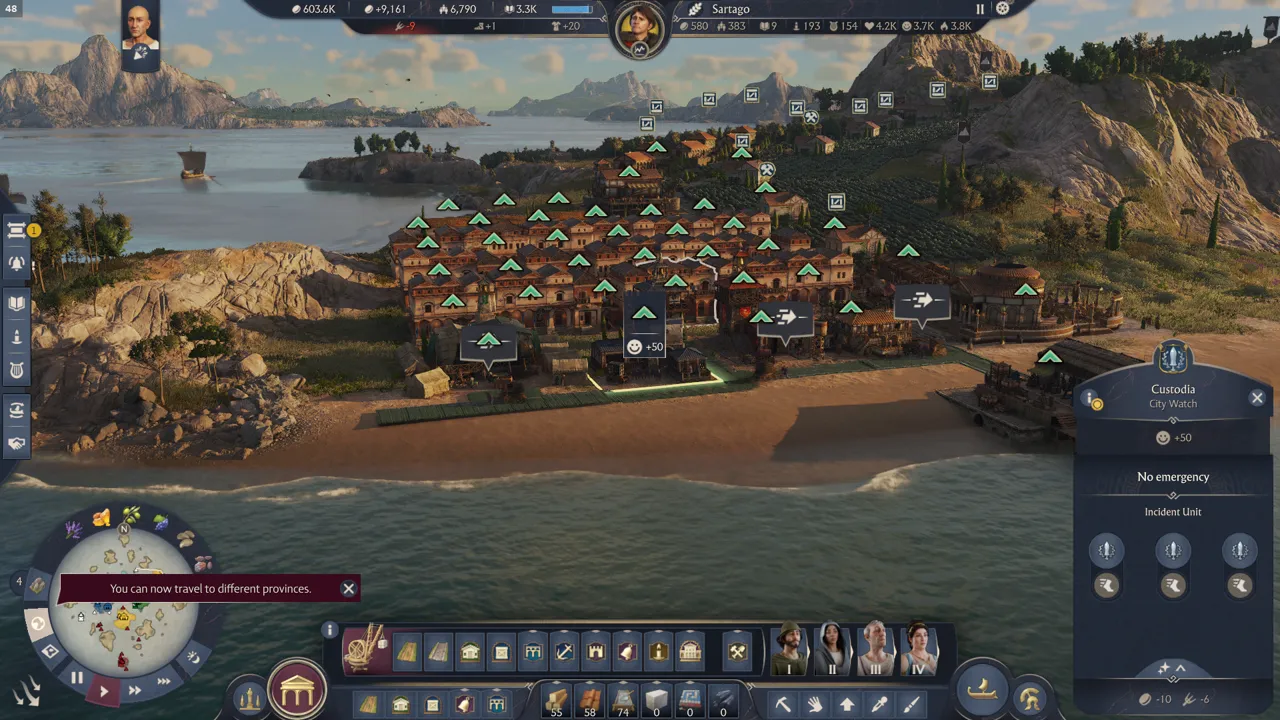Set game speed to triple fast-forward

click(163, 682)
